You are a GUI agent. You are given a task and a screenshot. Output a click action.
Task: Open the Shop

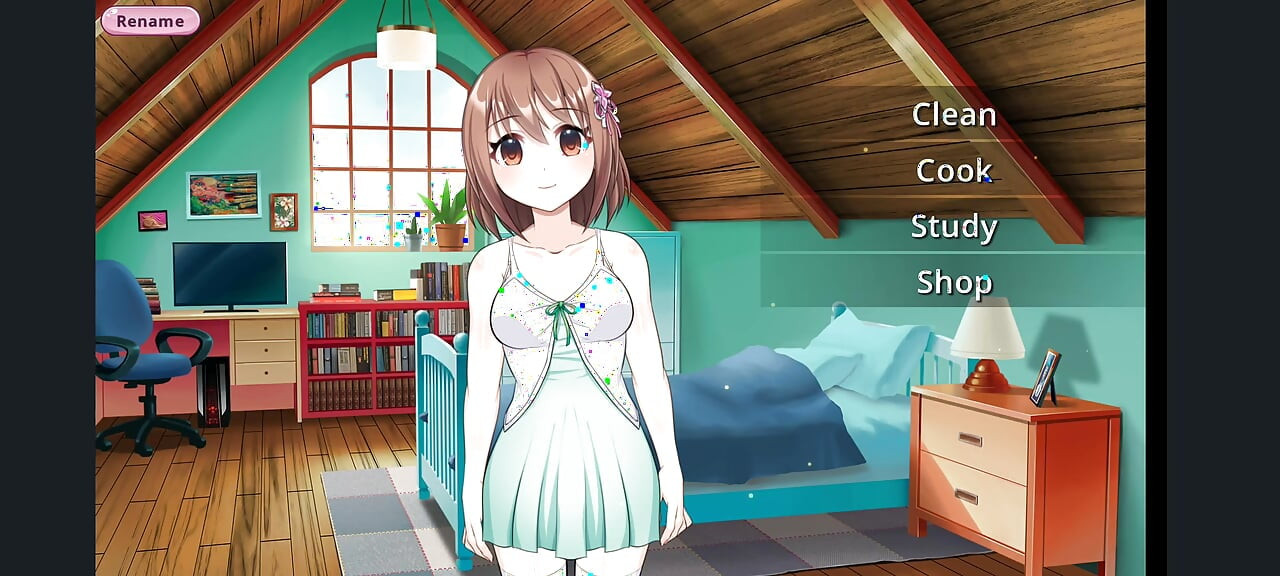953,283
